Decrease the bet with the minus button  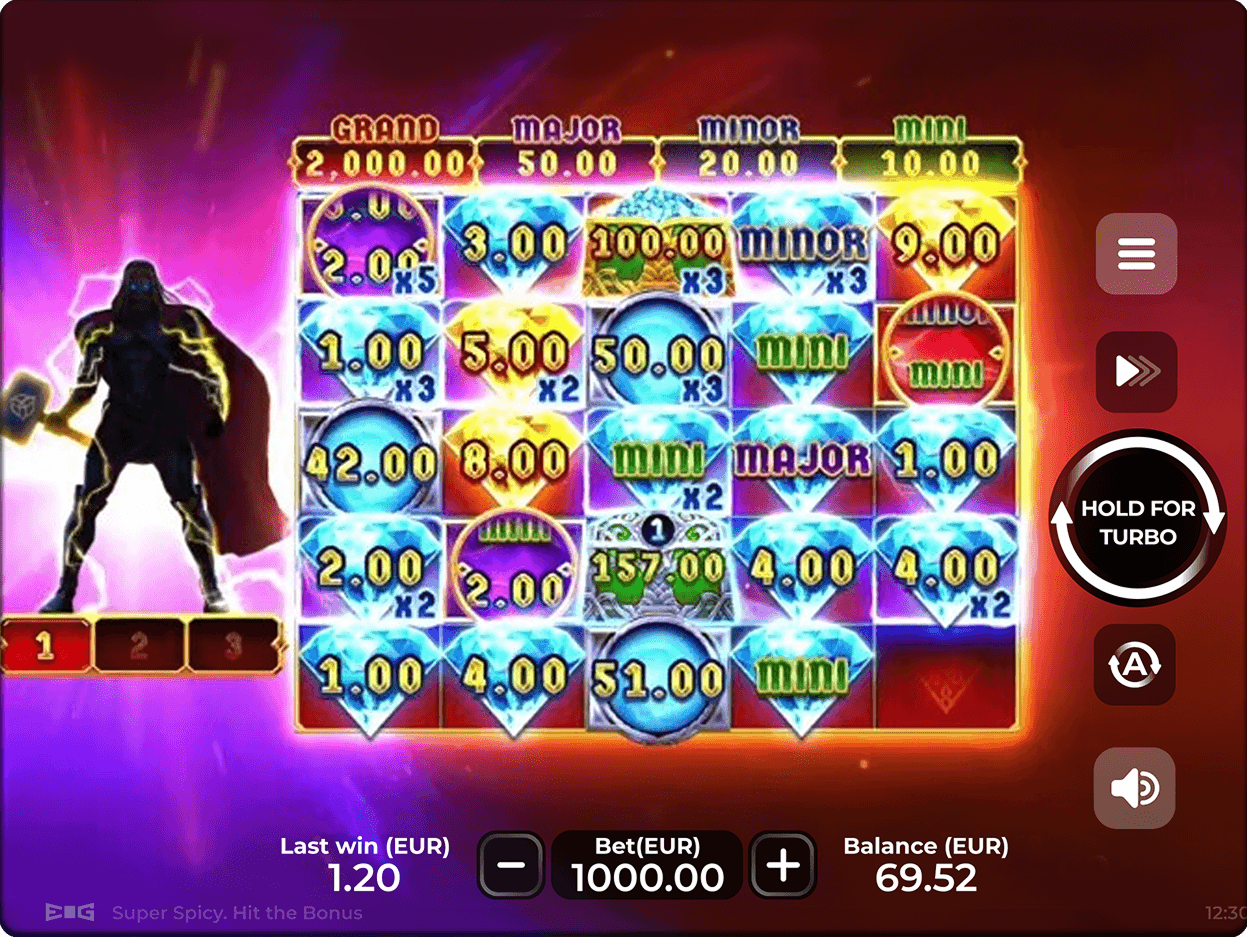(511, 864)
